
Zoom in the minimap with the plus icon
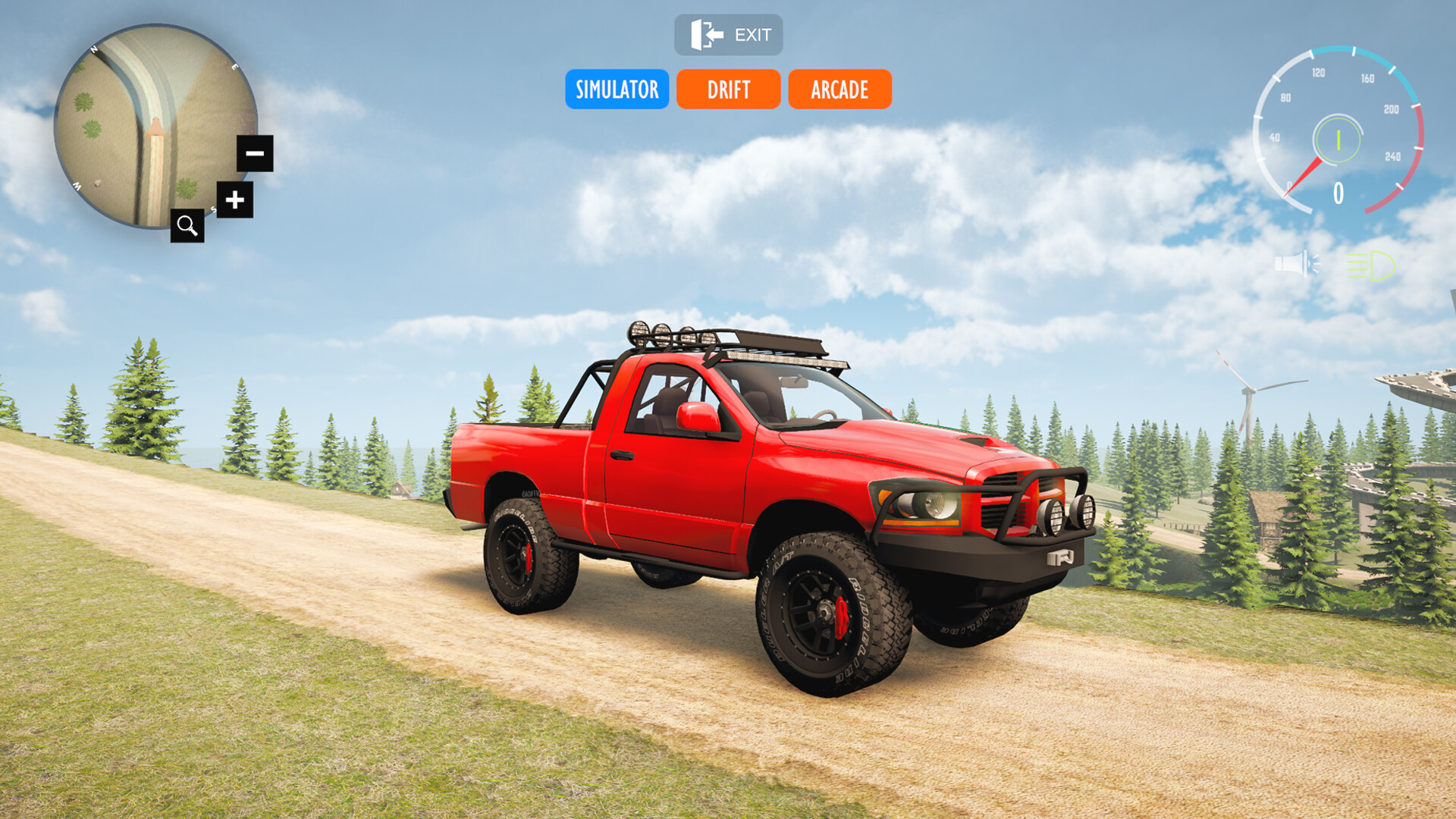point(234,199)
